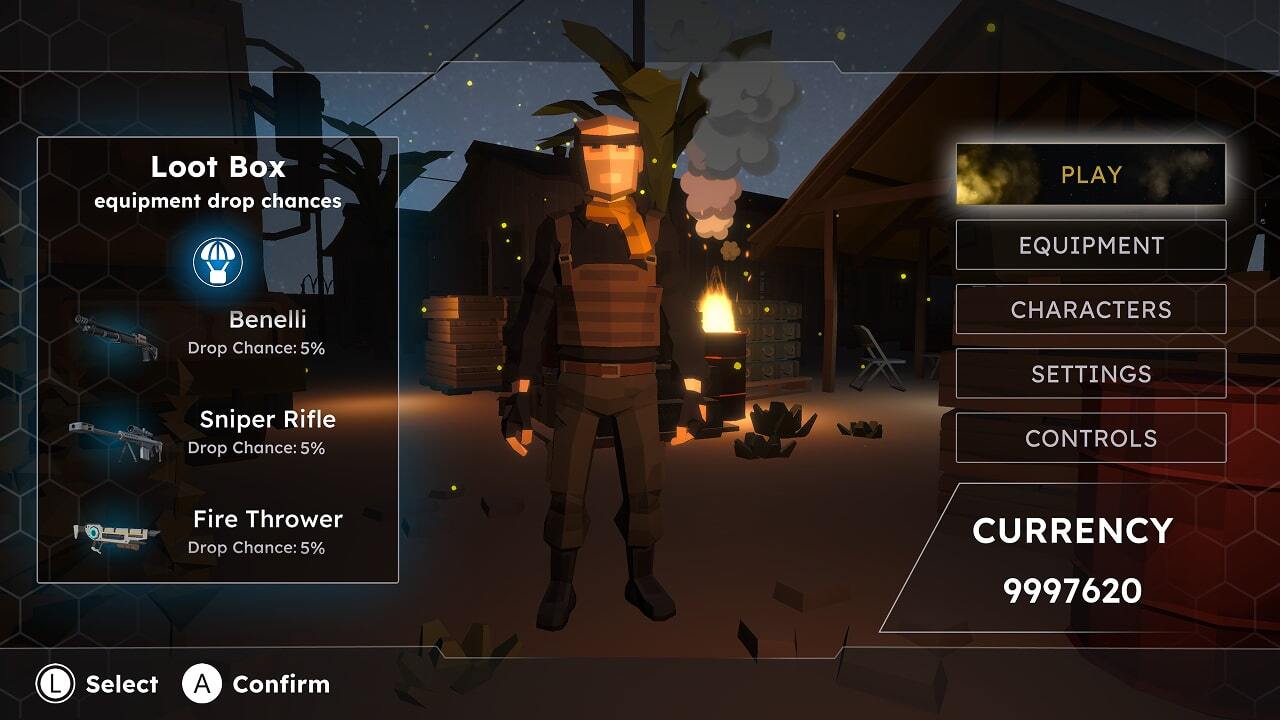View the CONTROLS option
This screenshot has width=1280, height=720.
pyautogui.click(x=1090, y=437)
